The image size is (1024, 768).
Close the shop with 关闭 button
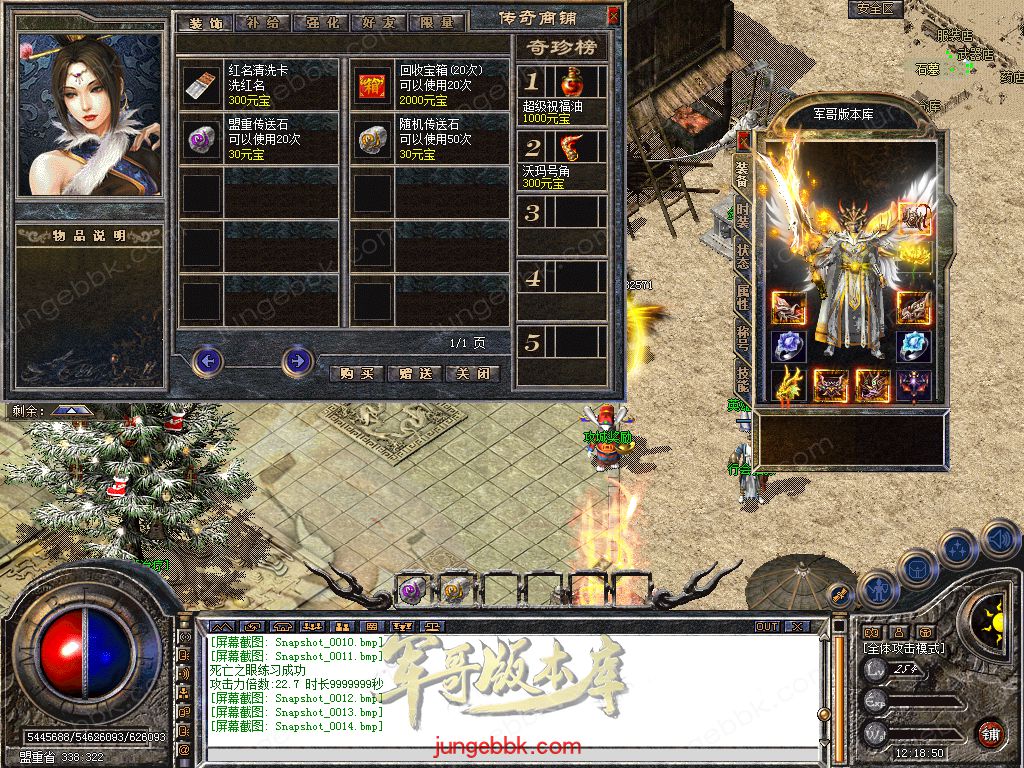pyautogui.click(x=472, y=374)
